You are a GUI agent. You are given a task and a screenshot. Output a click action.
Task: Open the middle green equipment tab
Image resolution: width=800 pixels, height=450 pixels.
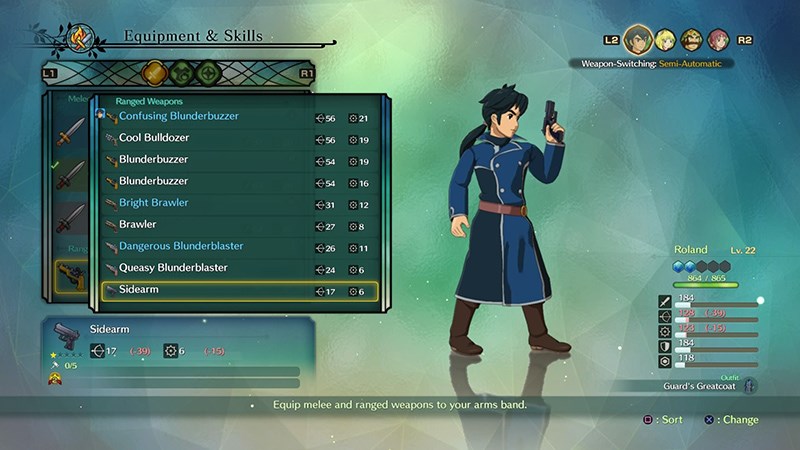181,73
